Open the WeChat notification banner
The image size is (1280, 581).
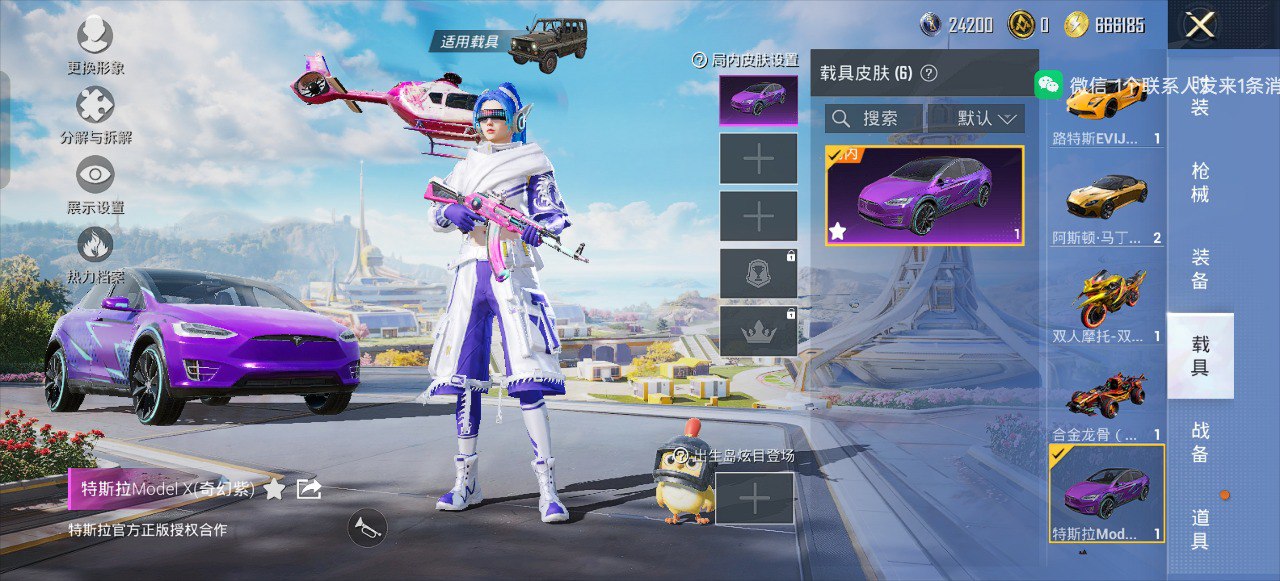coord(1150,85)
